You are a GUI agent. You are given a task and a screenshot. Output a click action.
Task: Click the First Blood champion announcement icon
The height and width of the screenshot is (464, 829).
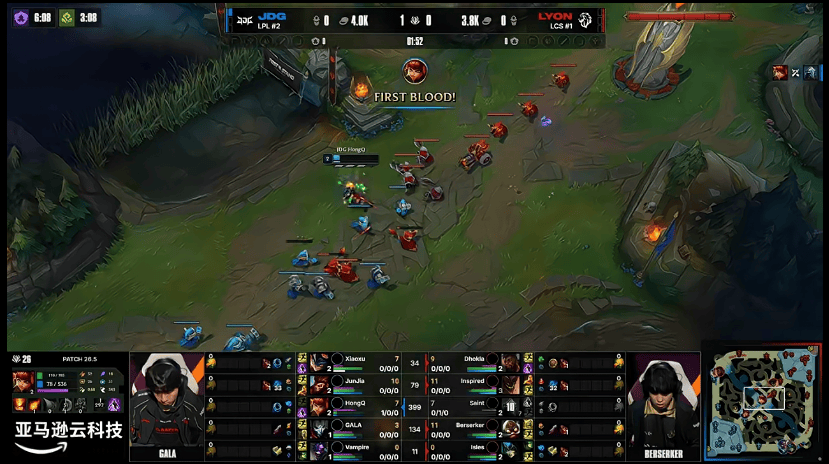[x=414, y=71]
